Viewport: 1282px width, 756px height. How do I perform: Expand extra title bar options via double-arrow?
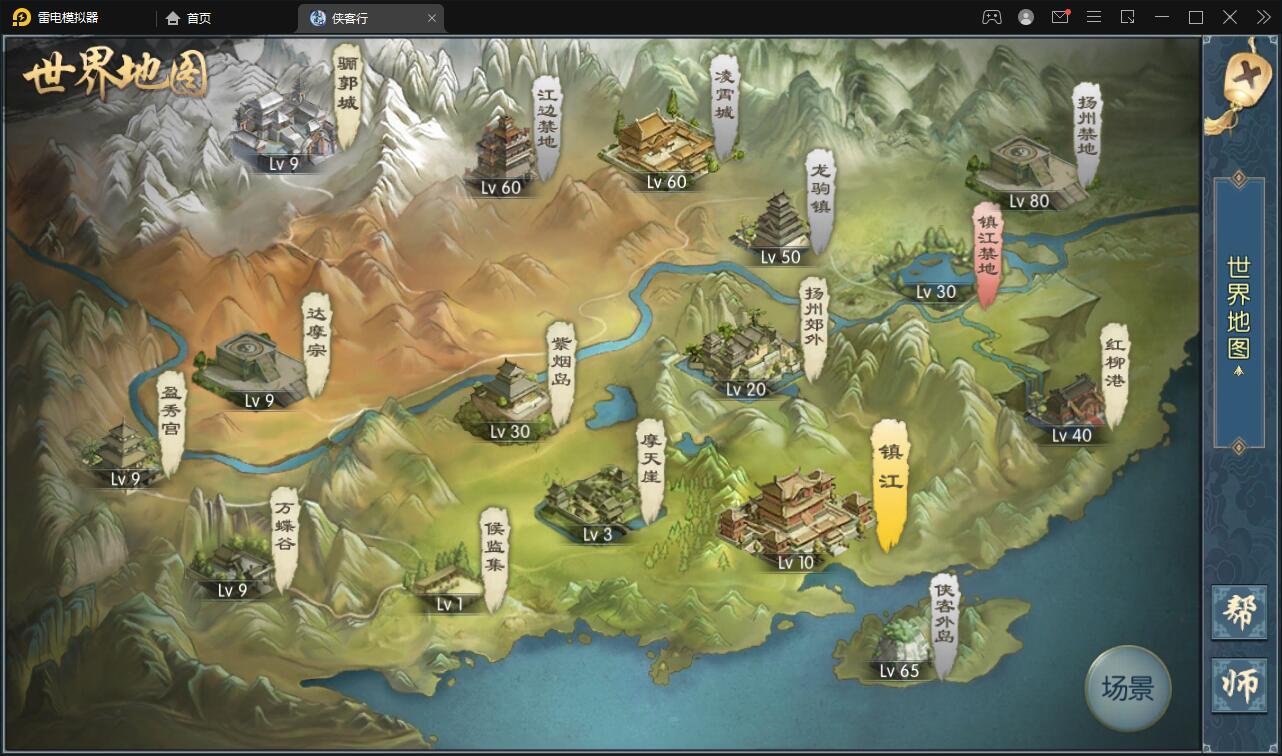point(1264,17)
